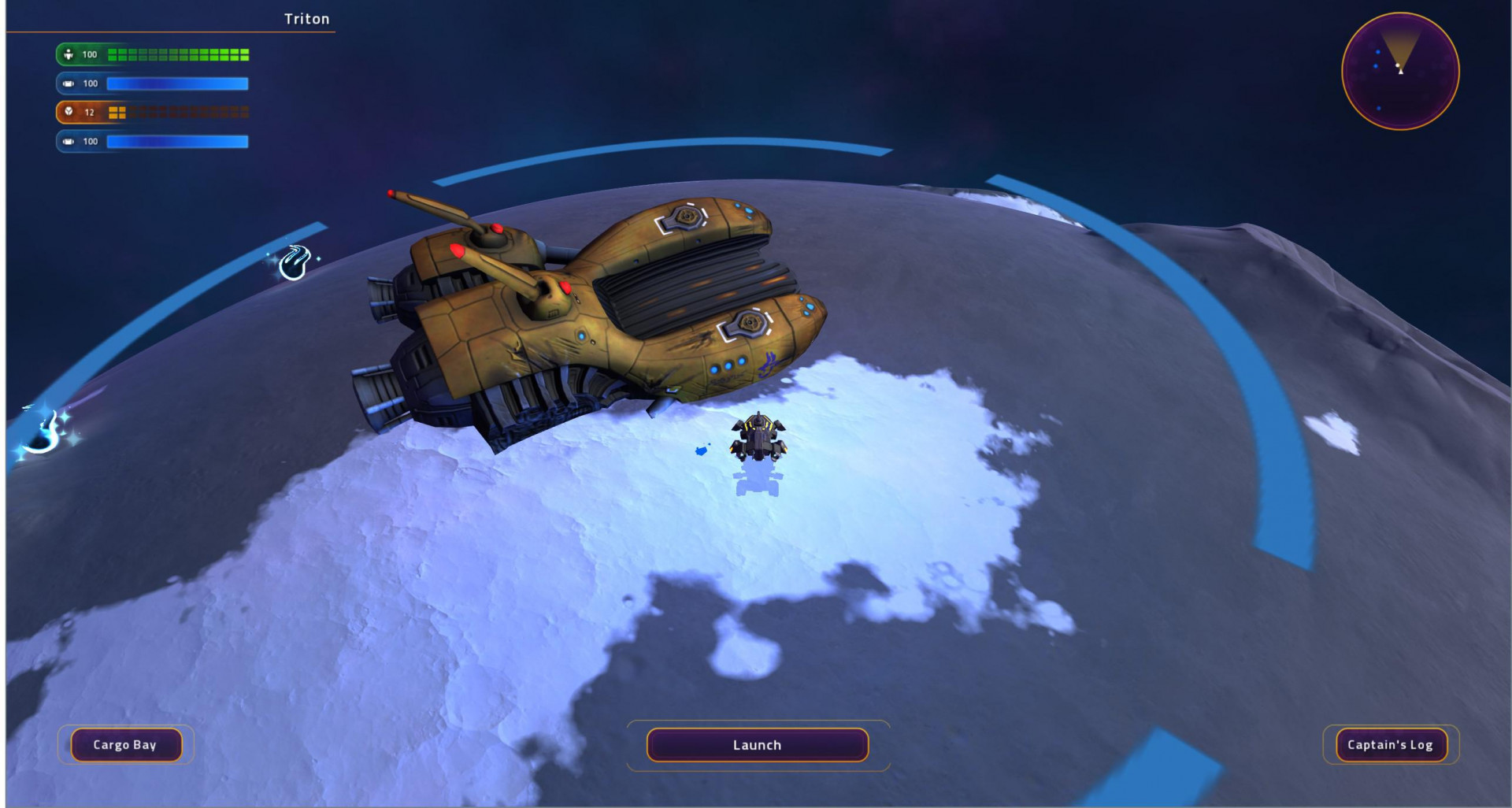Open the Cargo Bay
Image resolution: width=1512 pixels, height=808 pixels.
126,743
